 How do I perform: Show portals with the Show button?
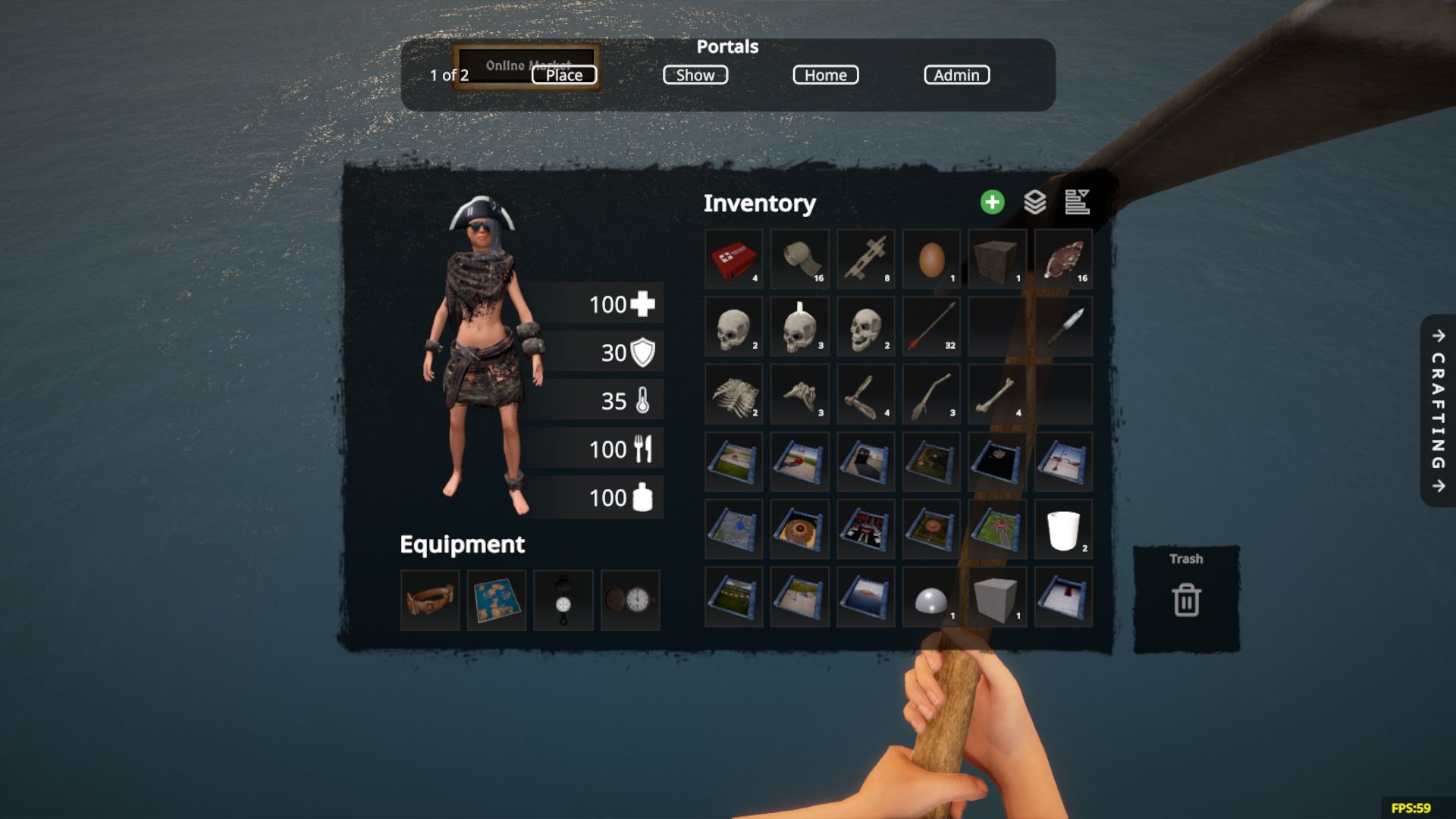pos(695,75)
